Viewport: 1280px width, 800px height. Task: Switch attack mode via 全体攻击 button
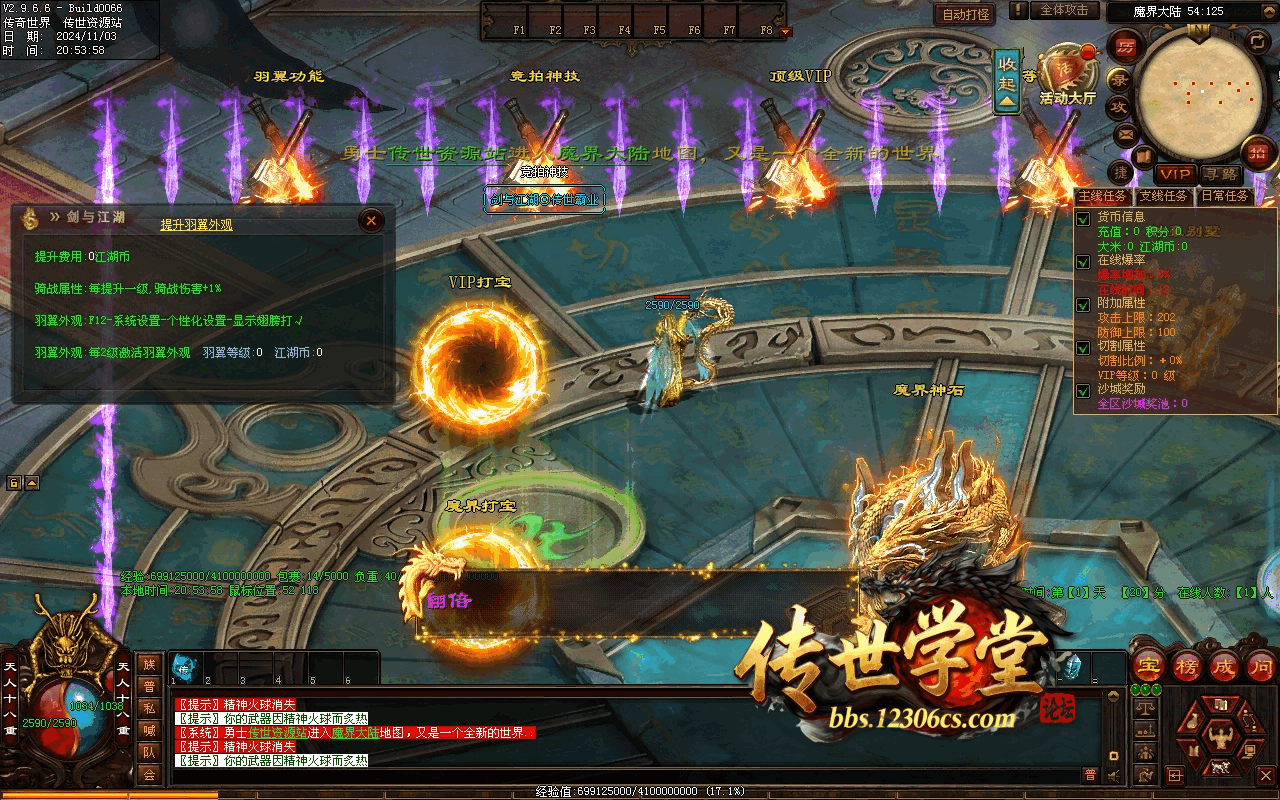click(1064, 10)
